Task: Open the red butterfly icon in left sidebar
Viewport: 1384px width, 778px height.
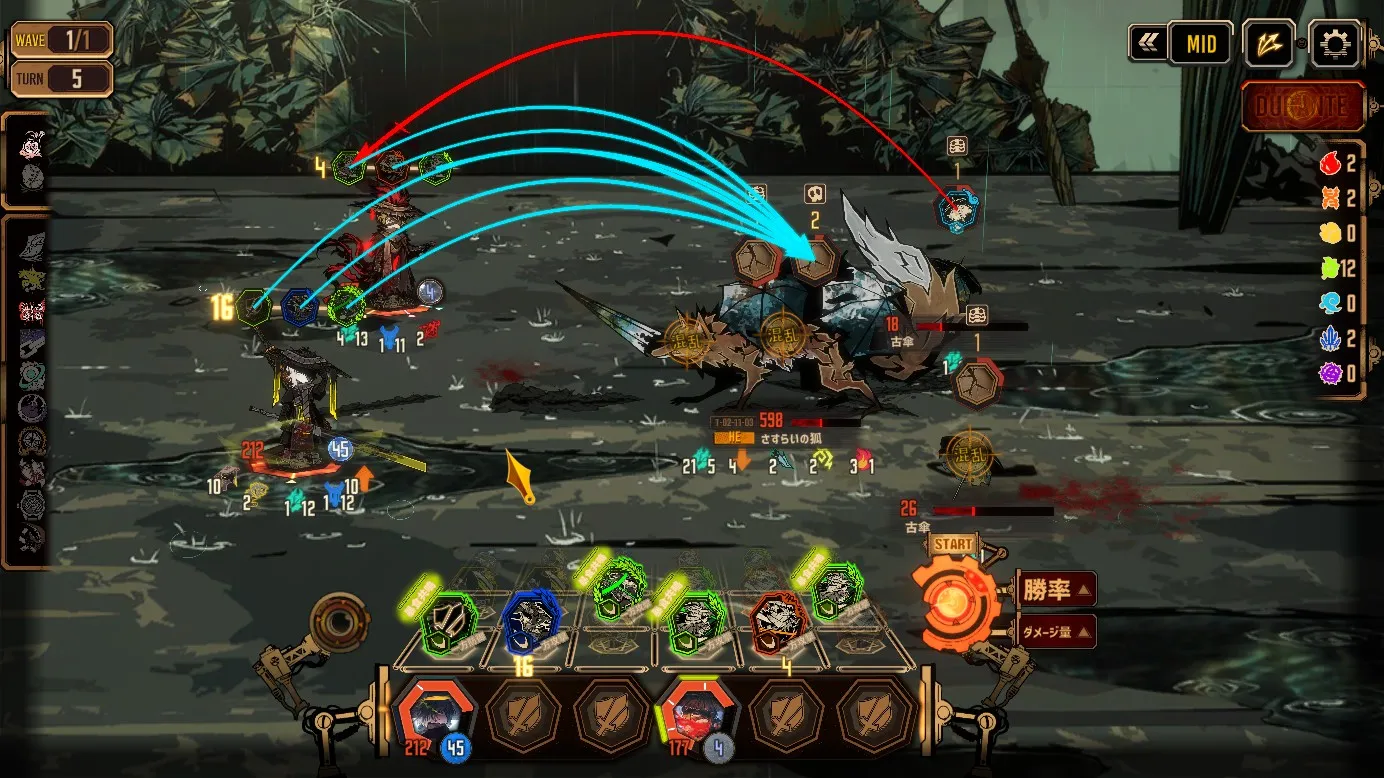Action: click(32, 311)
